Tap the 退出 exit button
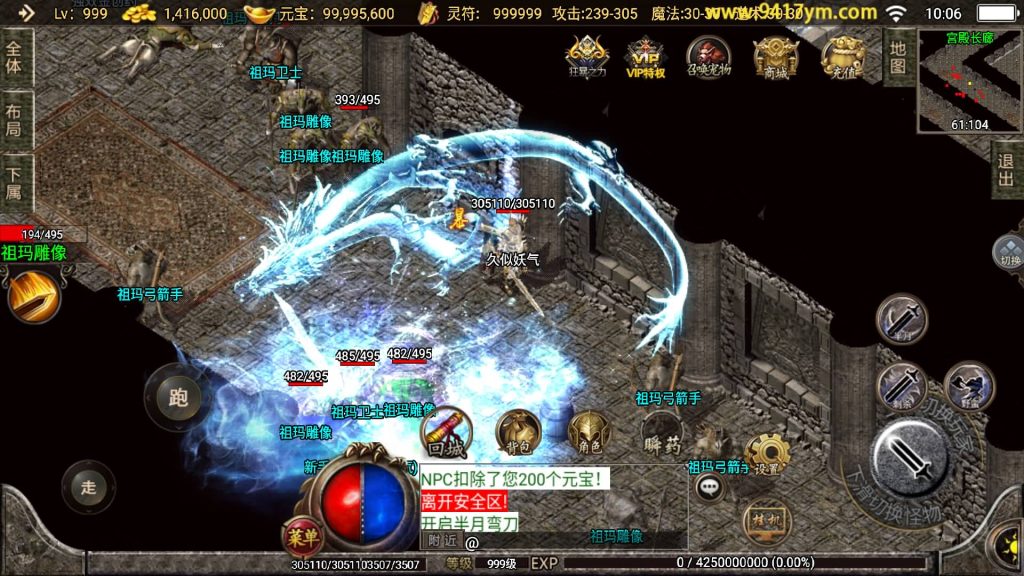This screenshot has height=576, width=1024. (x=1006, y=171)
